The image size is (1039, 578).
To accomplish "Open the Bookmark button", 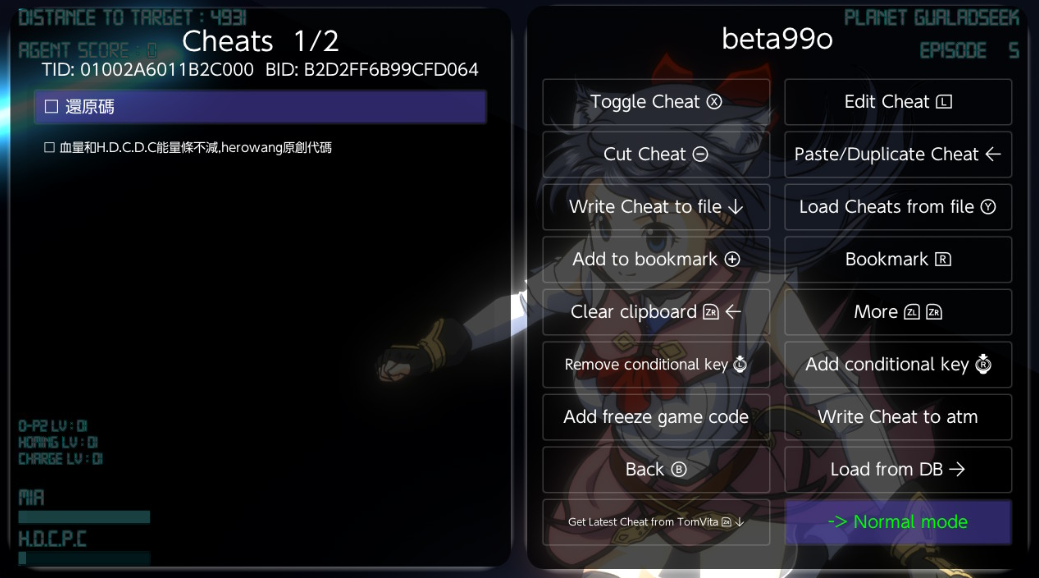I will [898, 259].
